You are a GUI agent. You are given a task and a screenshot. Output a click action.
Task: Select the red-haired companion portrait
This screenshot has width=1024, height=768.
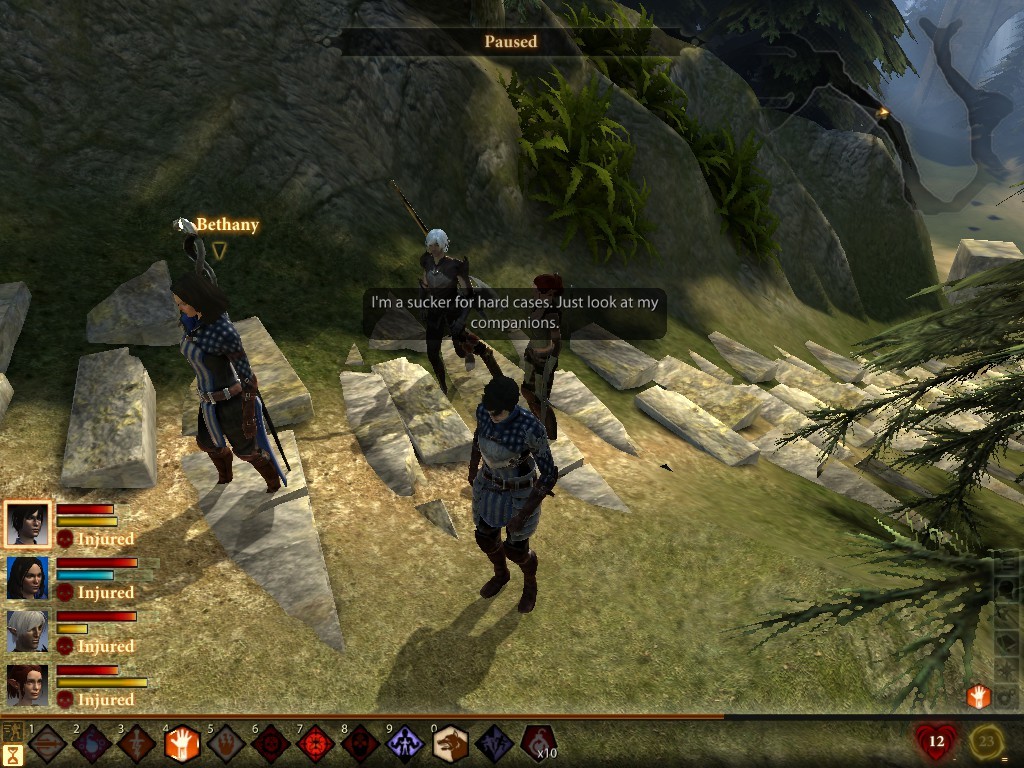[x=27, y=685]
